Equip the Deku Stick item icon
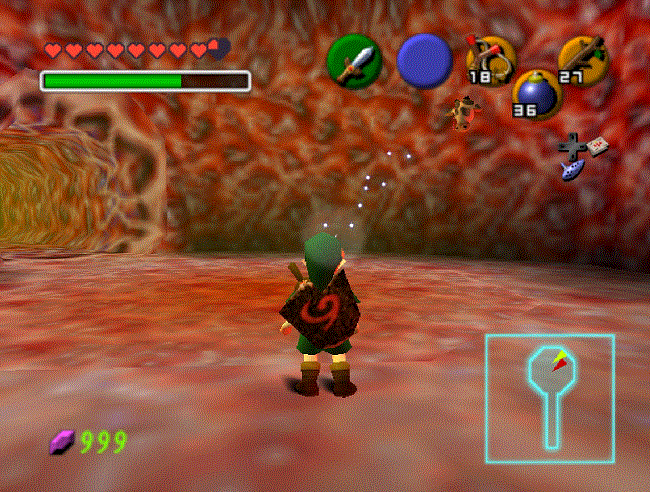650x492 pixels. [584, 57]
